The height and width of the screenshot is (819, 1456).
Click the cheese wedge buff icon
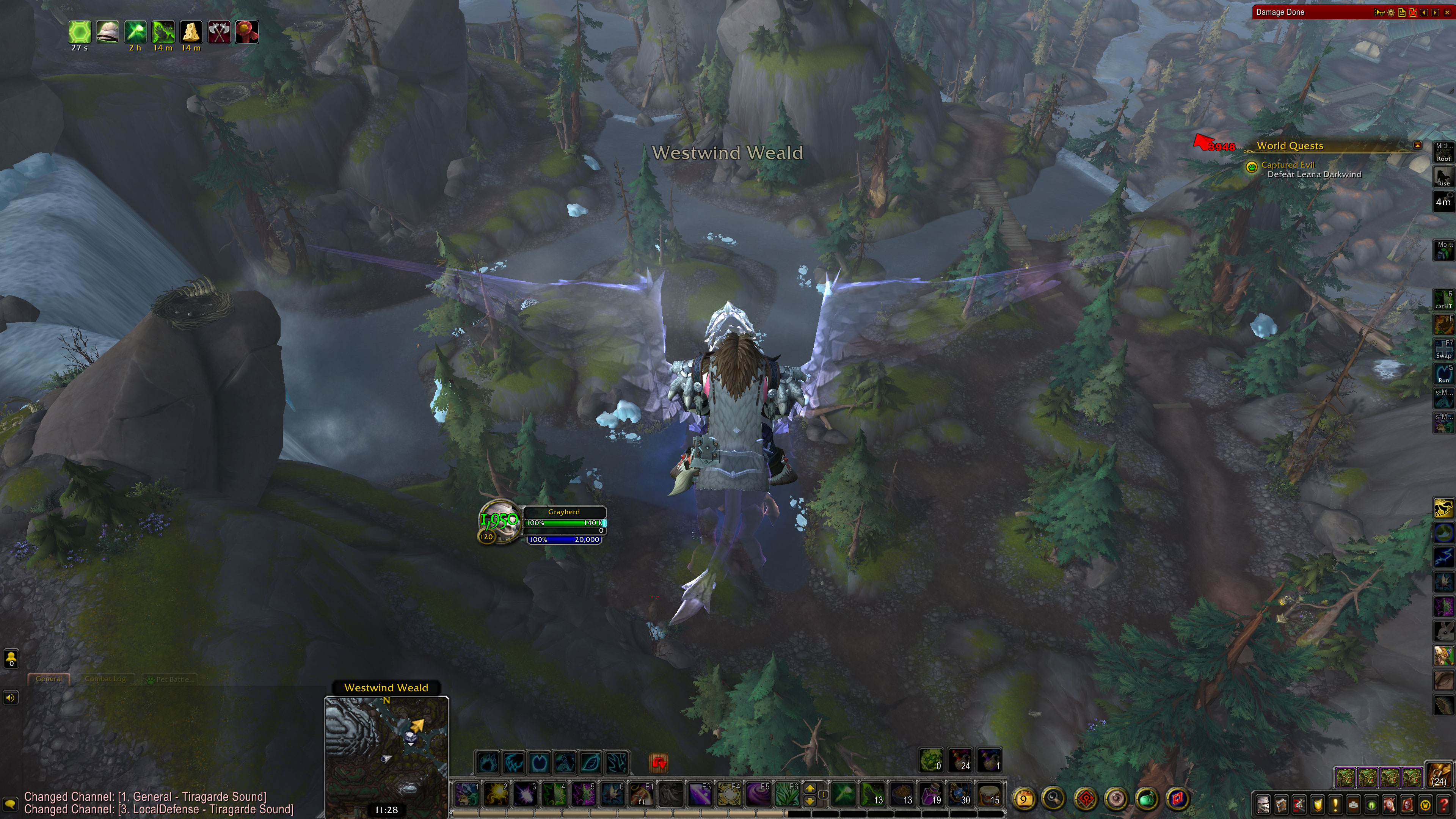coord(191,31)
